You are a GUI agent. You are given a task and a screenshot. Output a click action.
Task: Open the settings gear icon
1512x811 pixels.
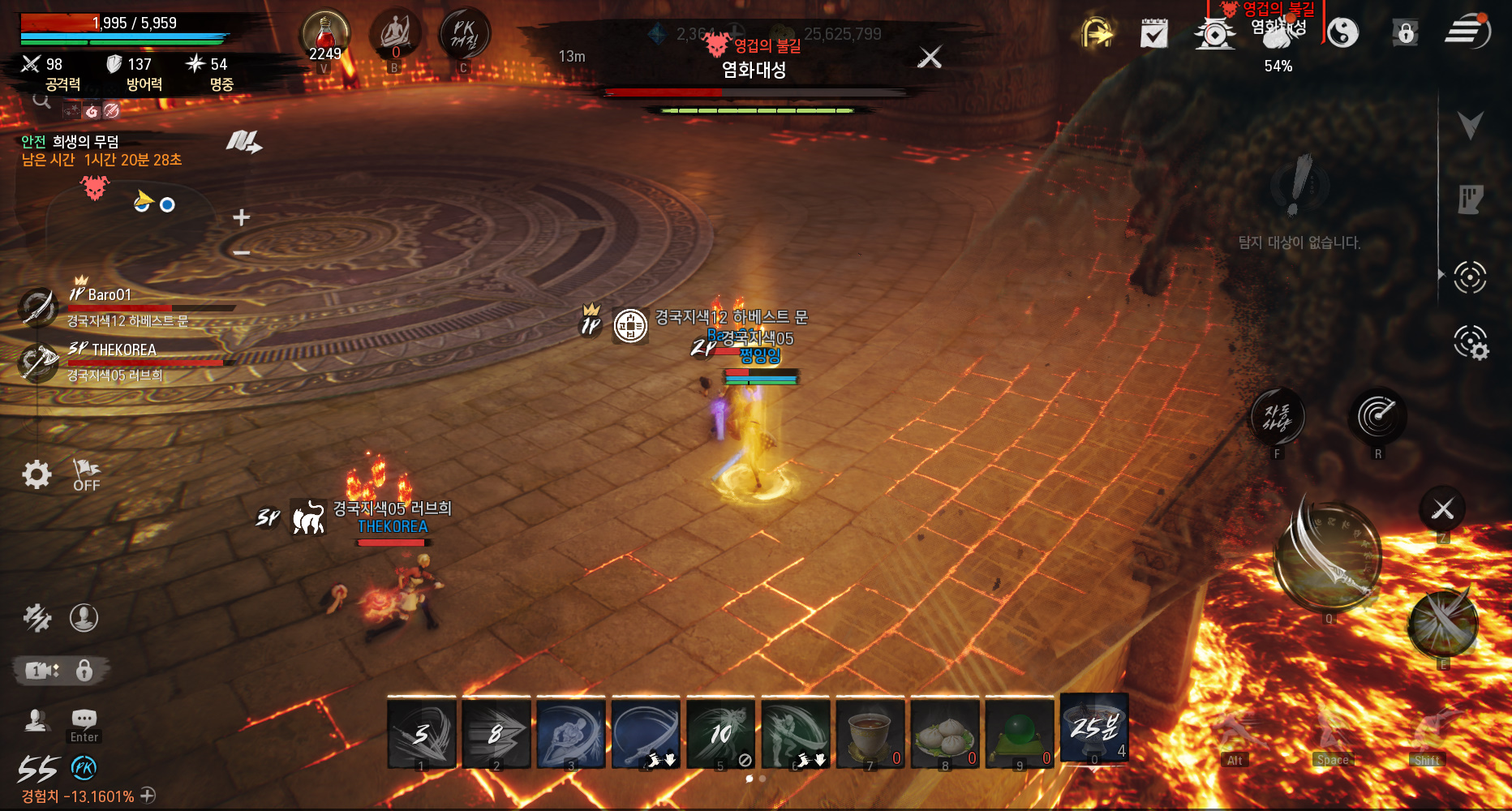(x=37, y=474)
